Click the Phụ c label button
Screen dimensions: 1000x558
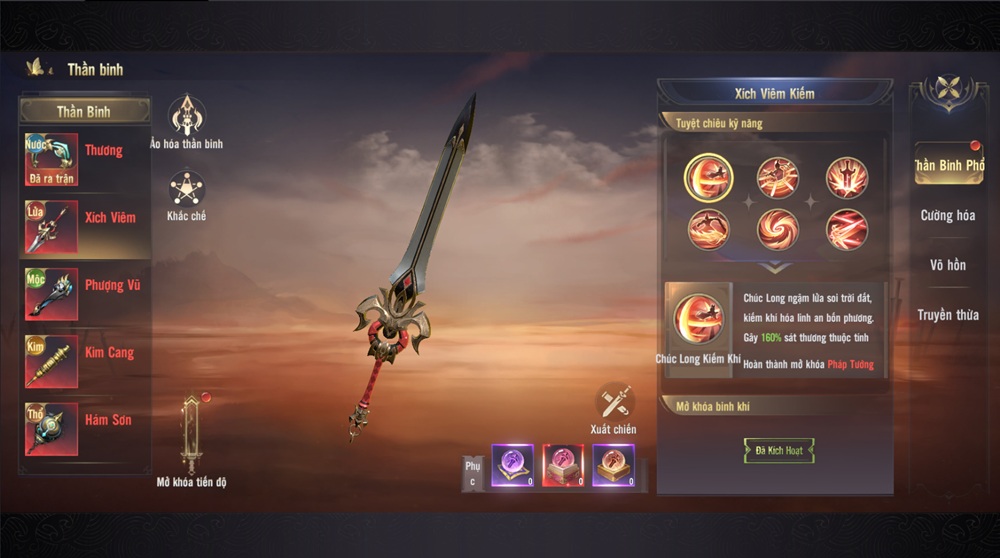tap(473, 474)
